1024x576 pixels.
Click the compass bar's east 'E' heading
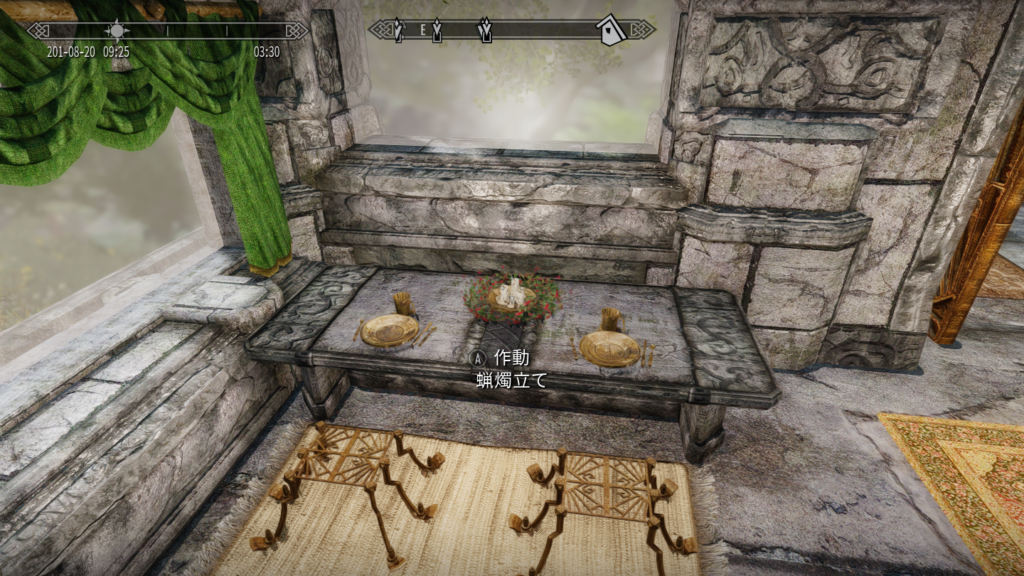click(x=423, y=30)
